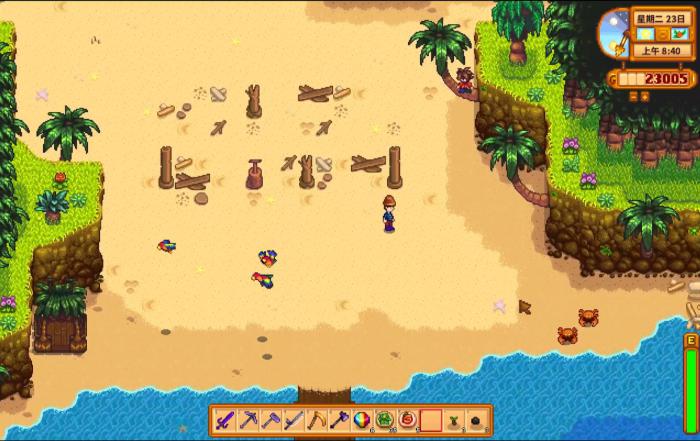700x441 pixels.
Task: Choose the sapling item in the hotbar
Action: 453,420
